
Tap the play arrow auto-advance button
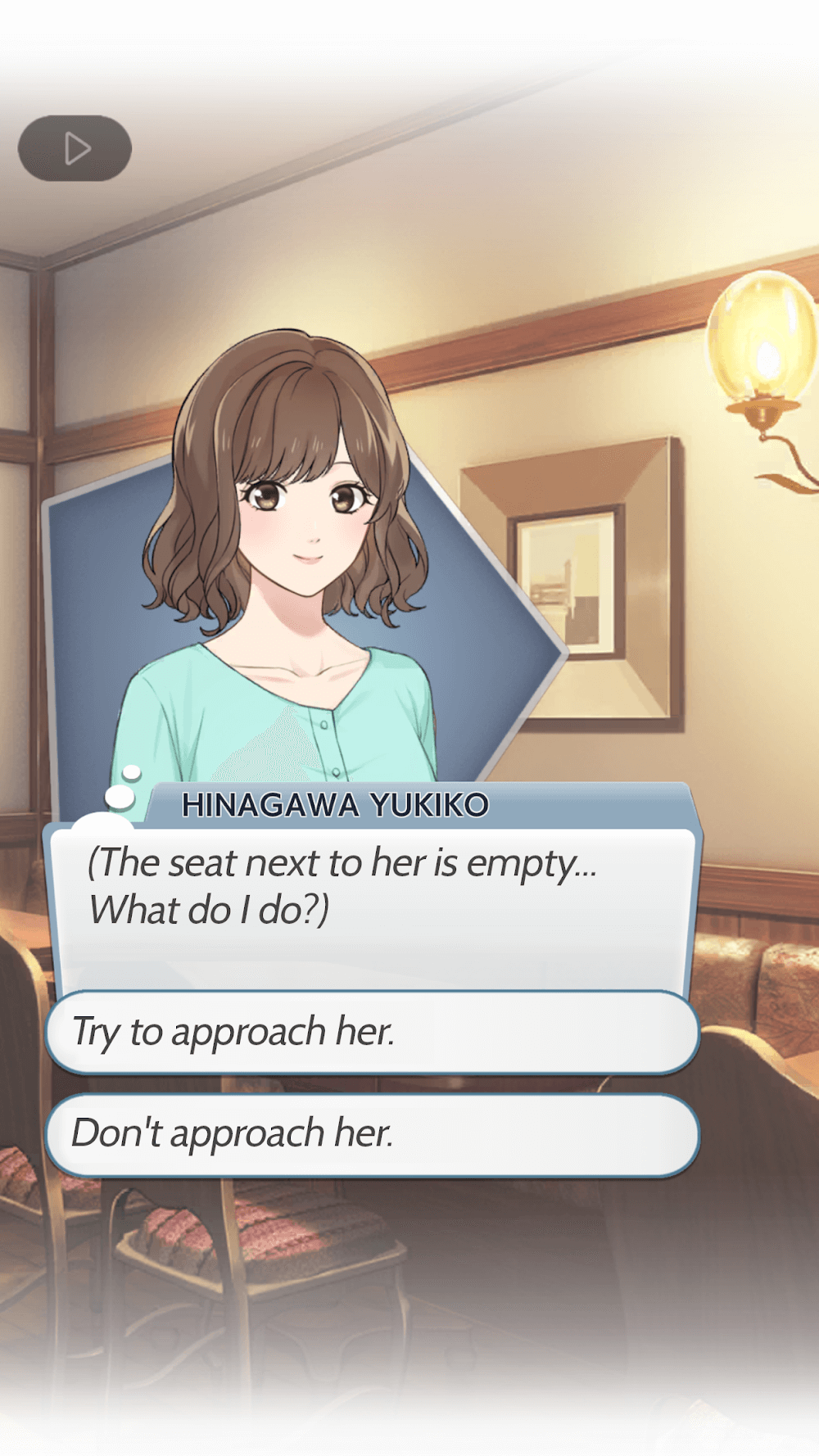(x=75, y=148)
